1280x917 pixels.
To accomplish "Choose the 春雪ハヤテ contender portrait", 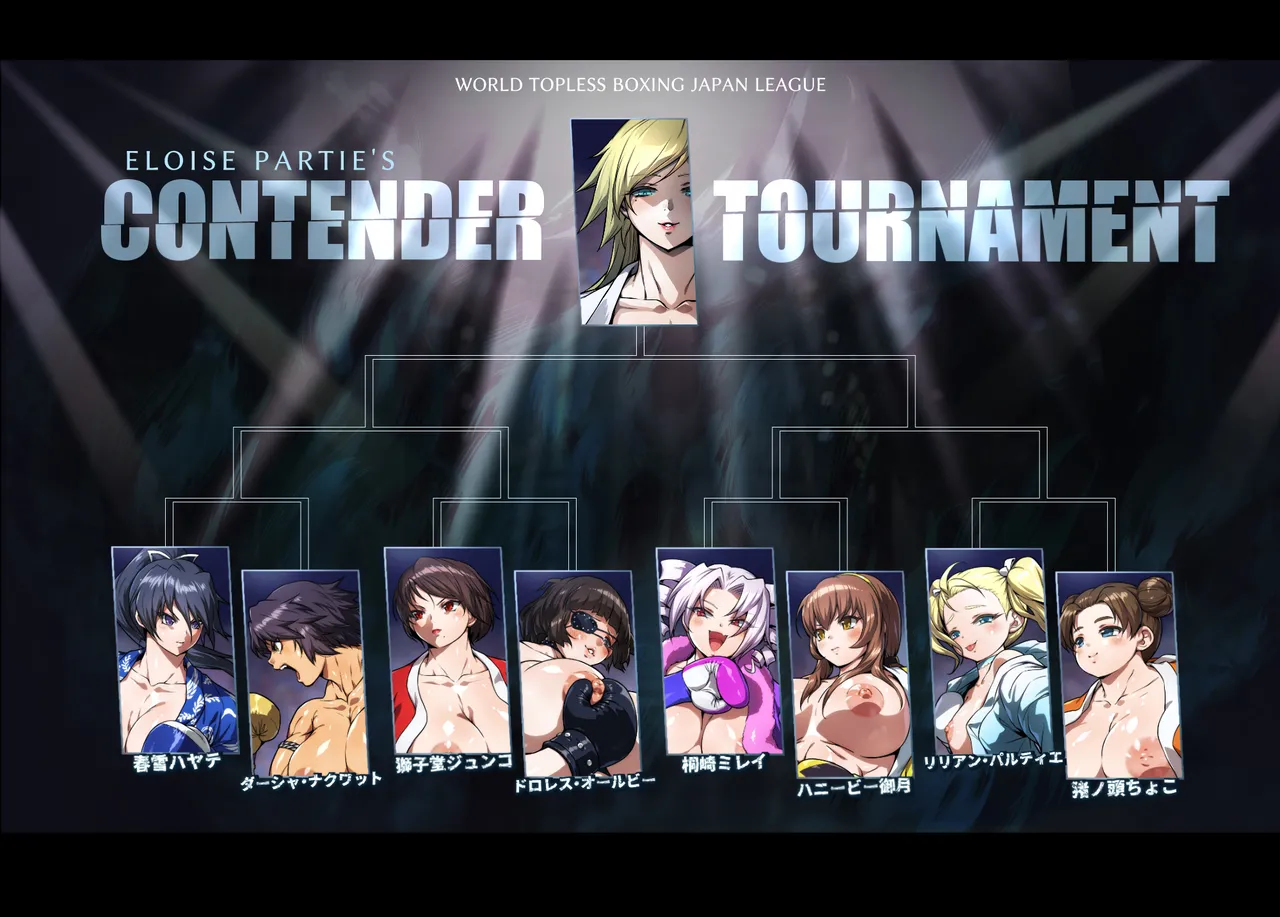I will (x=175, y=650).
